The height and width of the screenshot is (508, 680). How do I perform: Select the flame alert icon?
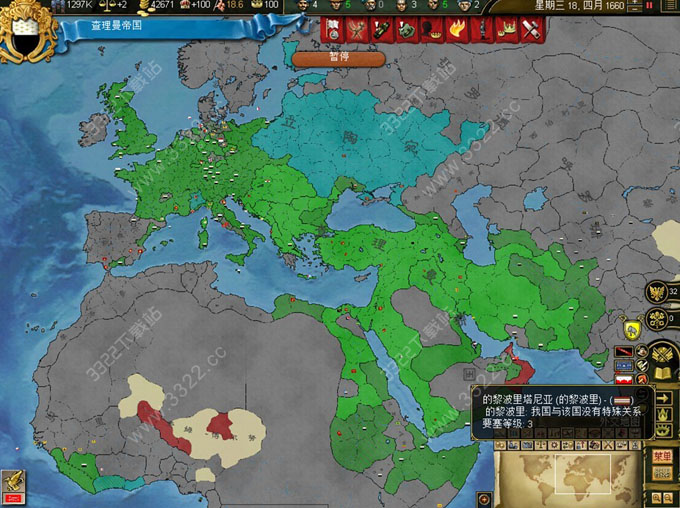pyautogui.click(x=456, y=30)
